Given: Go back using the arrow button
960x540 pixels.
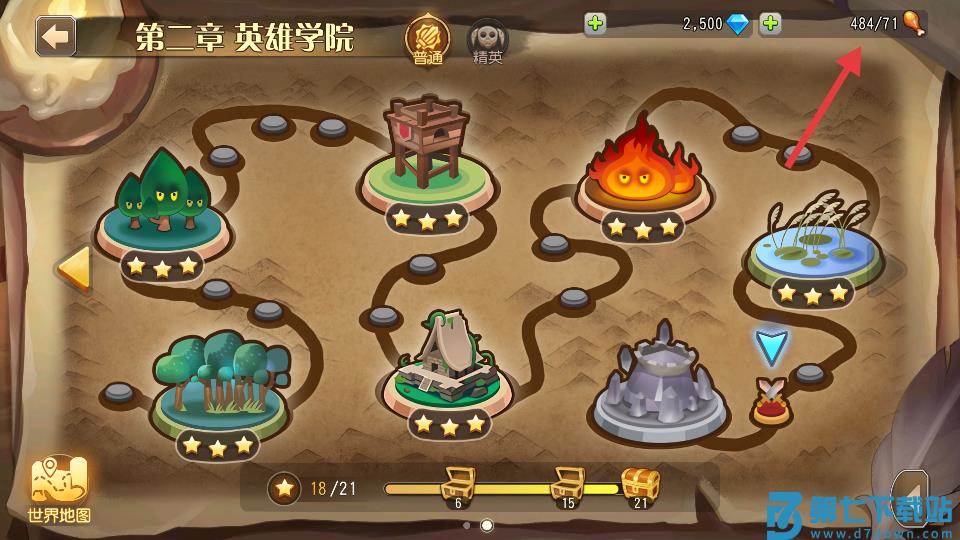Looking at the screenshot, I should (56, 36).
